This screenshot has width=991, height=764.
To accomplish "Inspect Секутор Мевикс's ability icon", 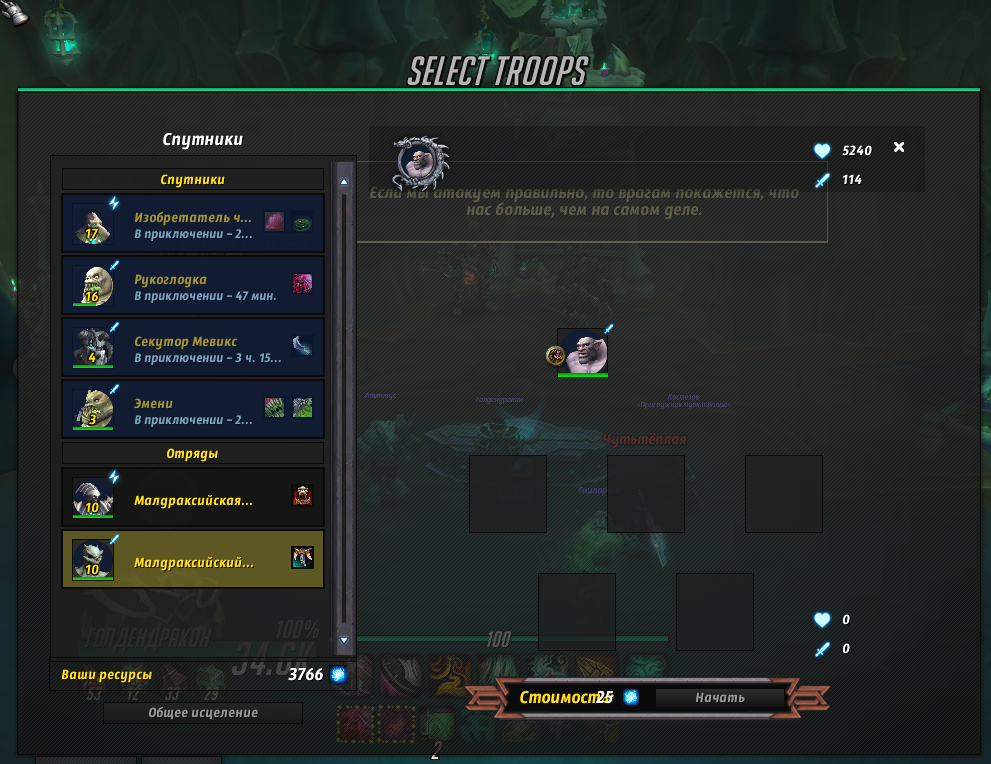I will (302, 346).
